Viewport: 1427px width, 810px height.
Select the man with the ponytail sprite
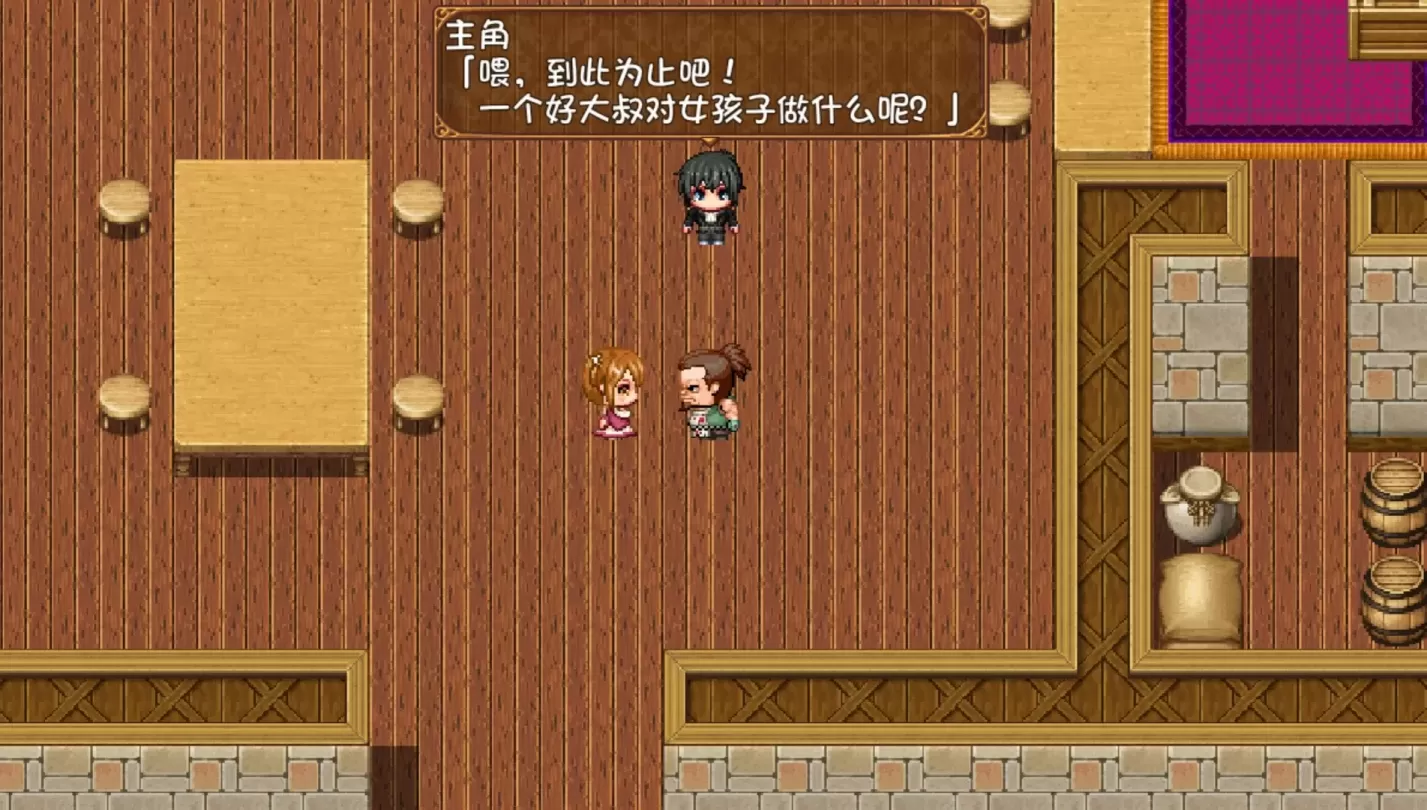click(710, 395)
